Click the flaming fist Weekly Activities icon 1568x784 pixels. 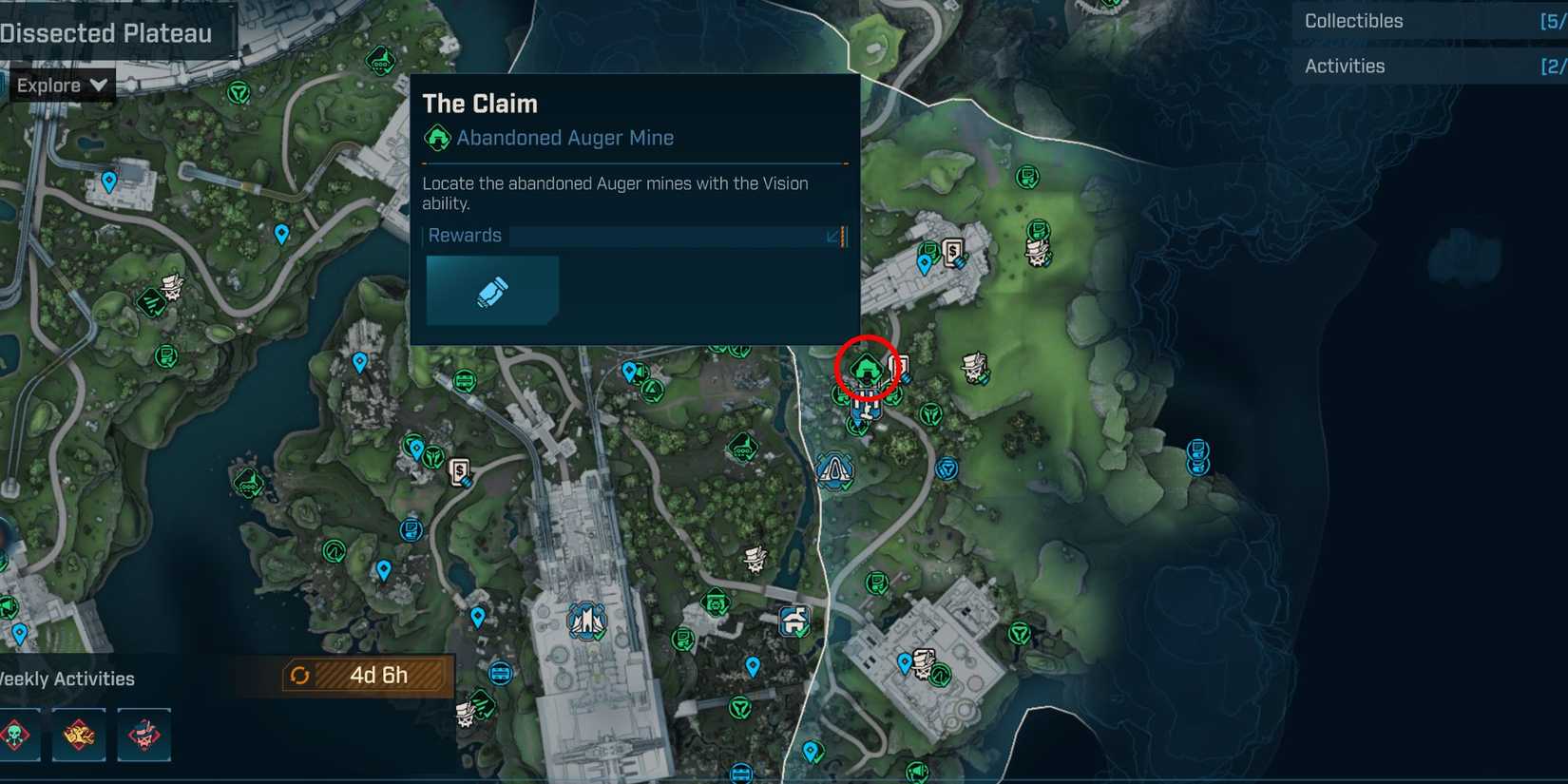point(79,736)
